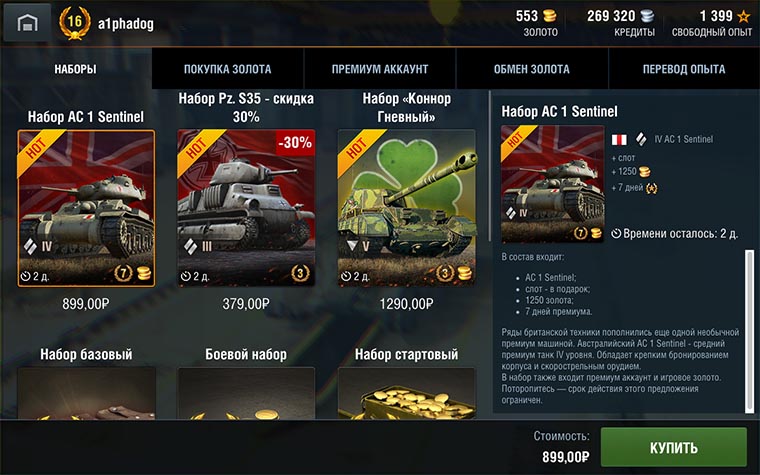
Task: Pick the Набор базовый bundle
Action: click(x=86, y=392)
